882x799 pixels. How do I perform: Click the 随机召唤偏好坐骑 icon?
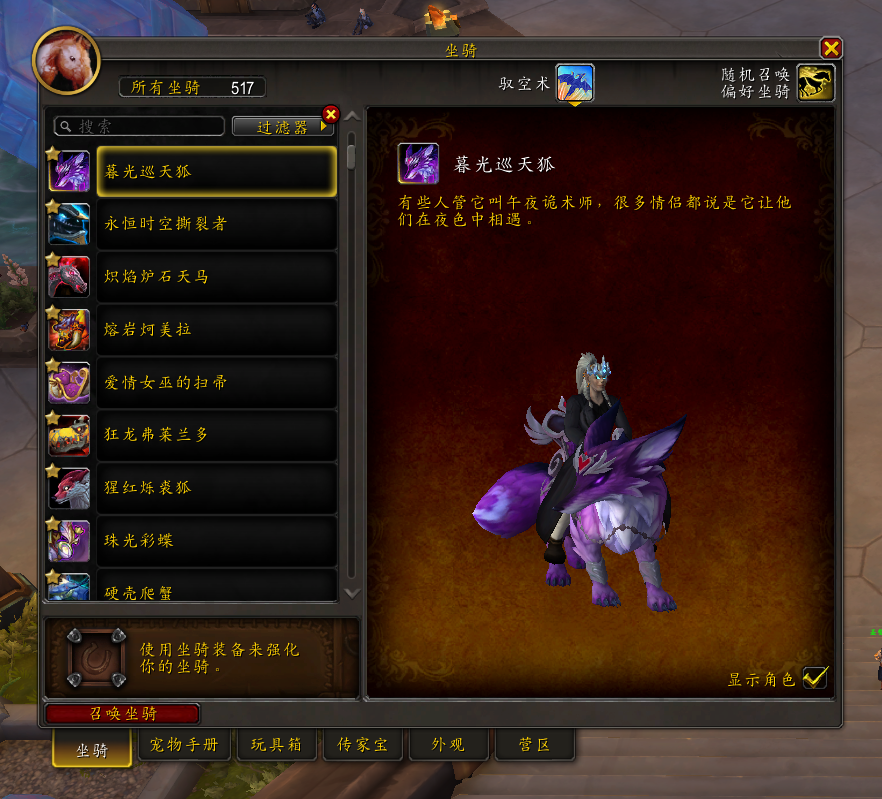[815, 83]
